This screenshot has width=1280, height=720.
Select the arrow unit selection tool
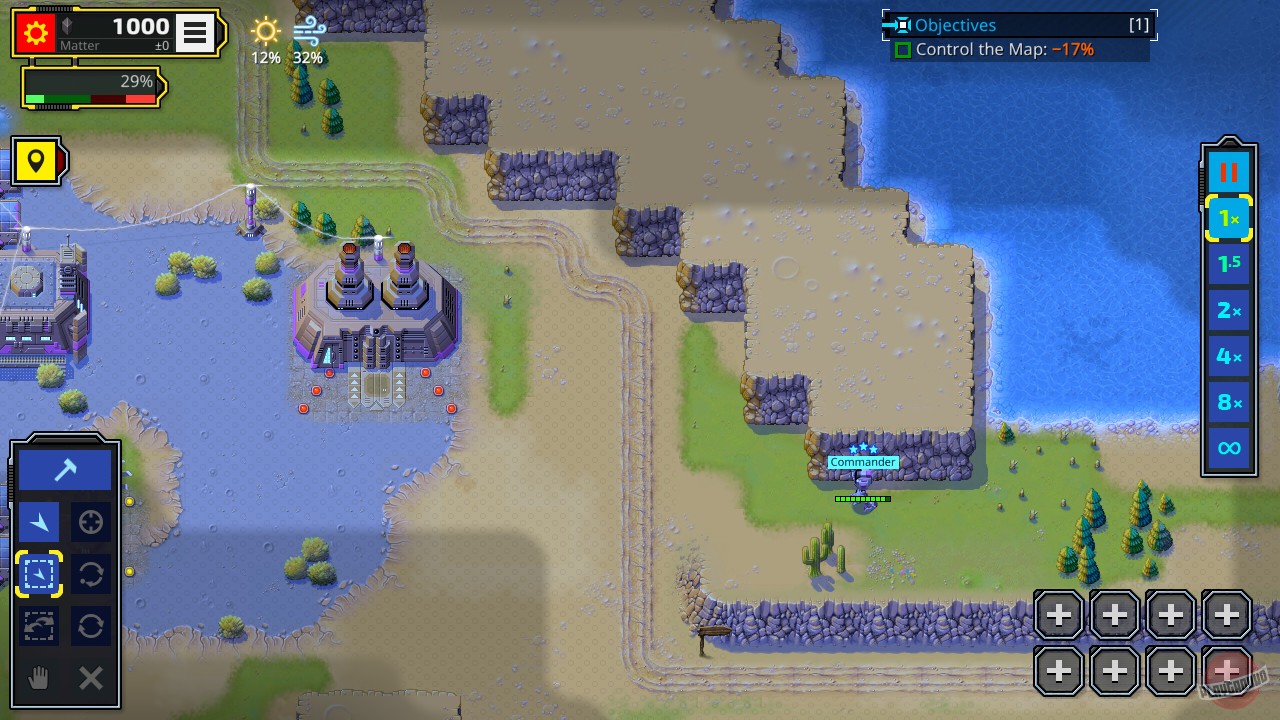point(38,521)
